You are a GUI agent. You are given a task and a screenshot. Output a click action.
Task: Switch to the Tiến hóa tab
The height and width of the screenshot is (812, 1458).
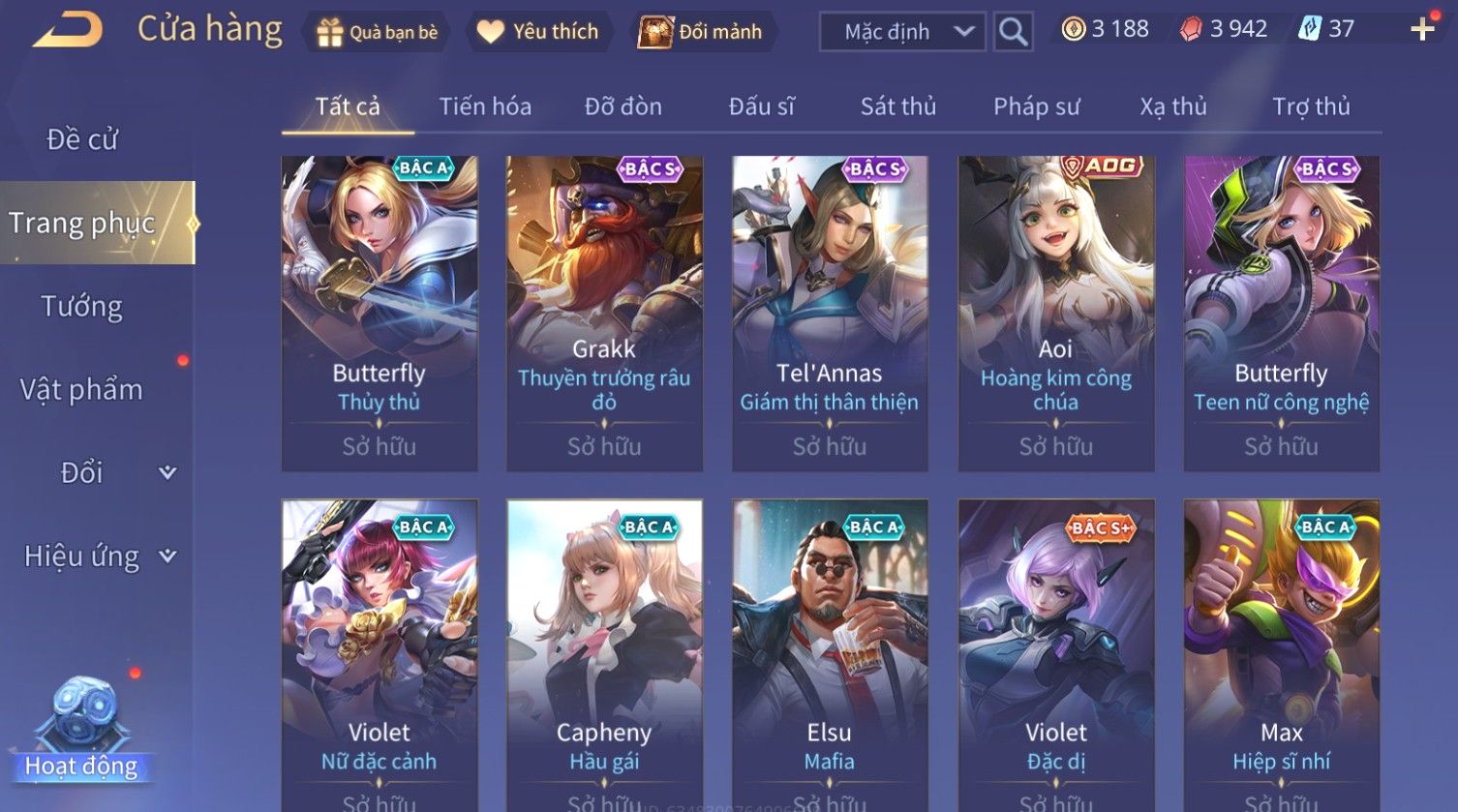click(x=485, y=106)
